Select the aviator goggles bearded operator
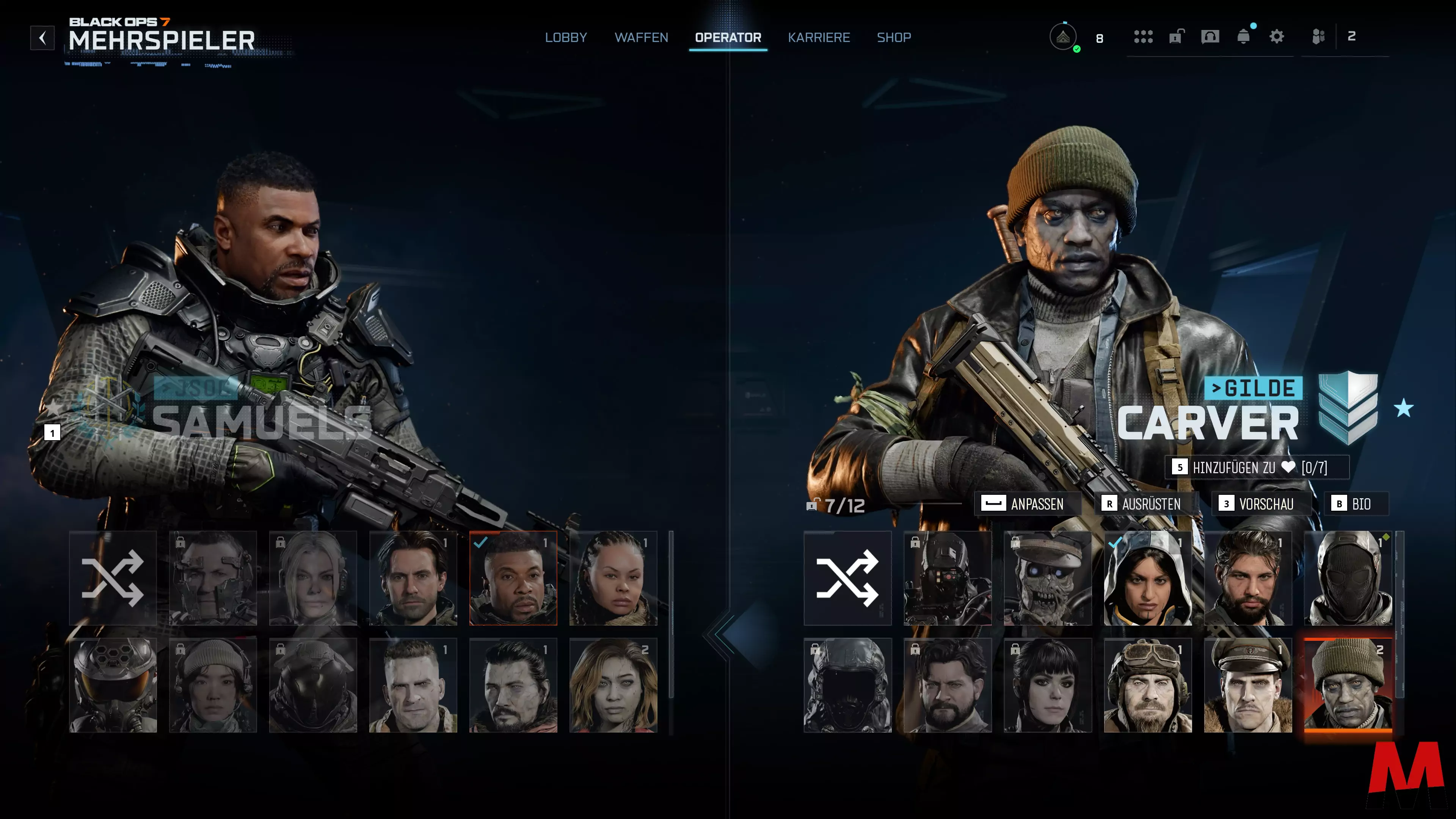 tap(1147, 685)
